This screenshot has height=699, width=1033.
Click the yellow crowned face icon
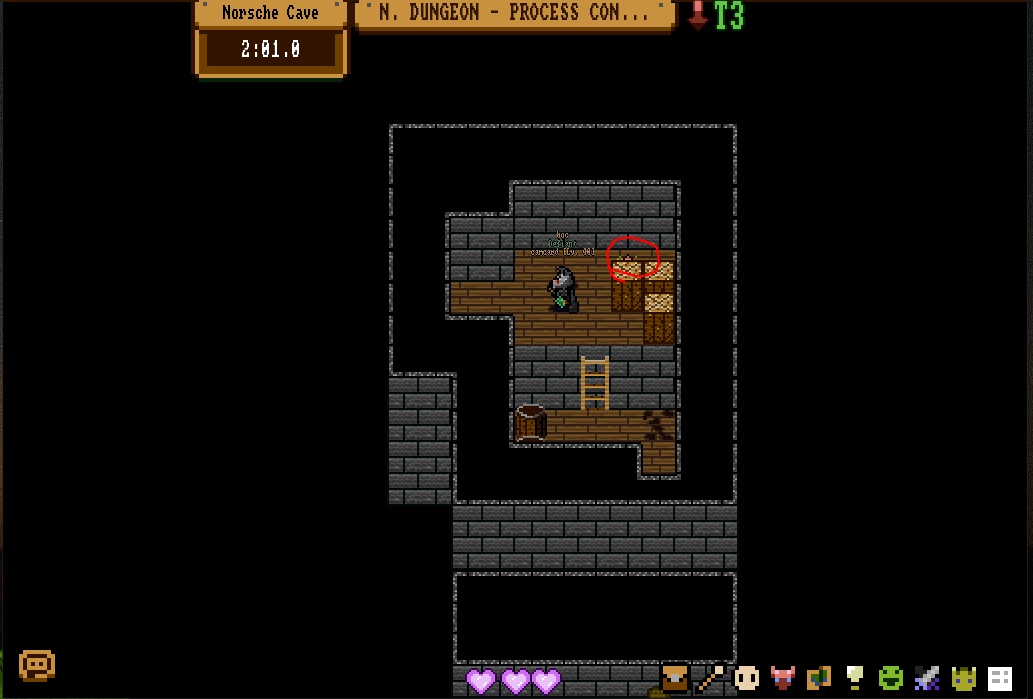(x=963, y=678)
